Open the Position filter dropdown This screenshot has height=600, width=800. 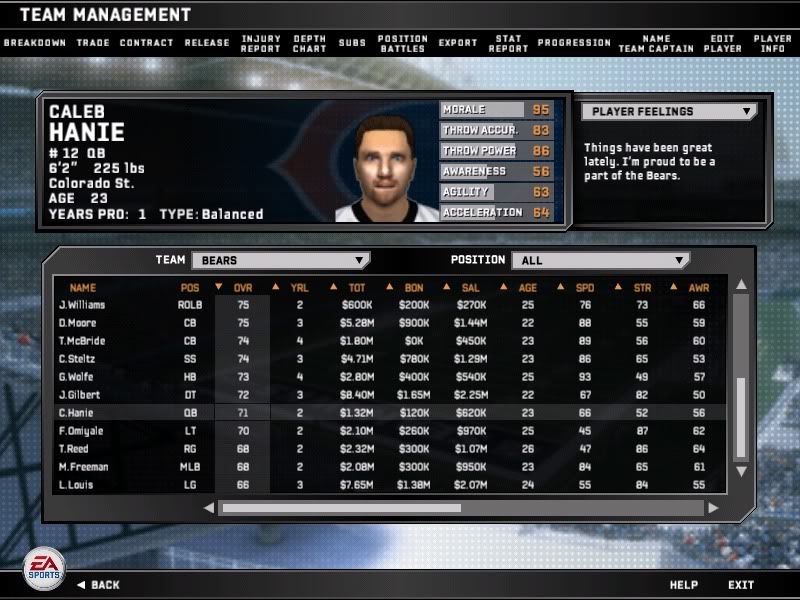pos(600,260)
